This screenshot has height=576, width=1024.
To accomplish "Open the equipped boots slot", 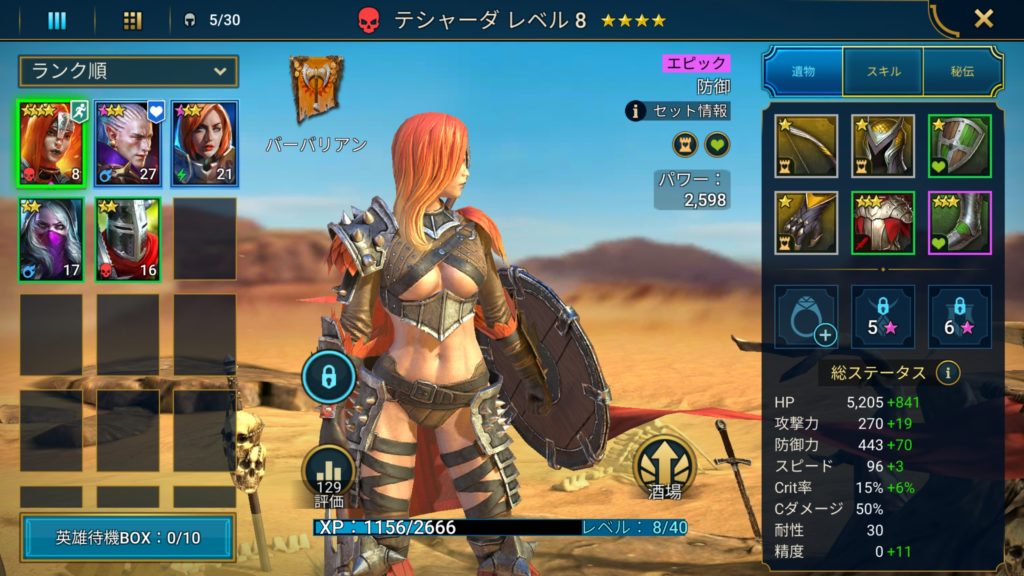I will click(959, 222).
